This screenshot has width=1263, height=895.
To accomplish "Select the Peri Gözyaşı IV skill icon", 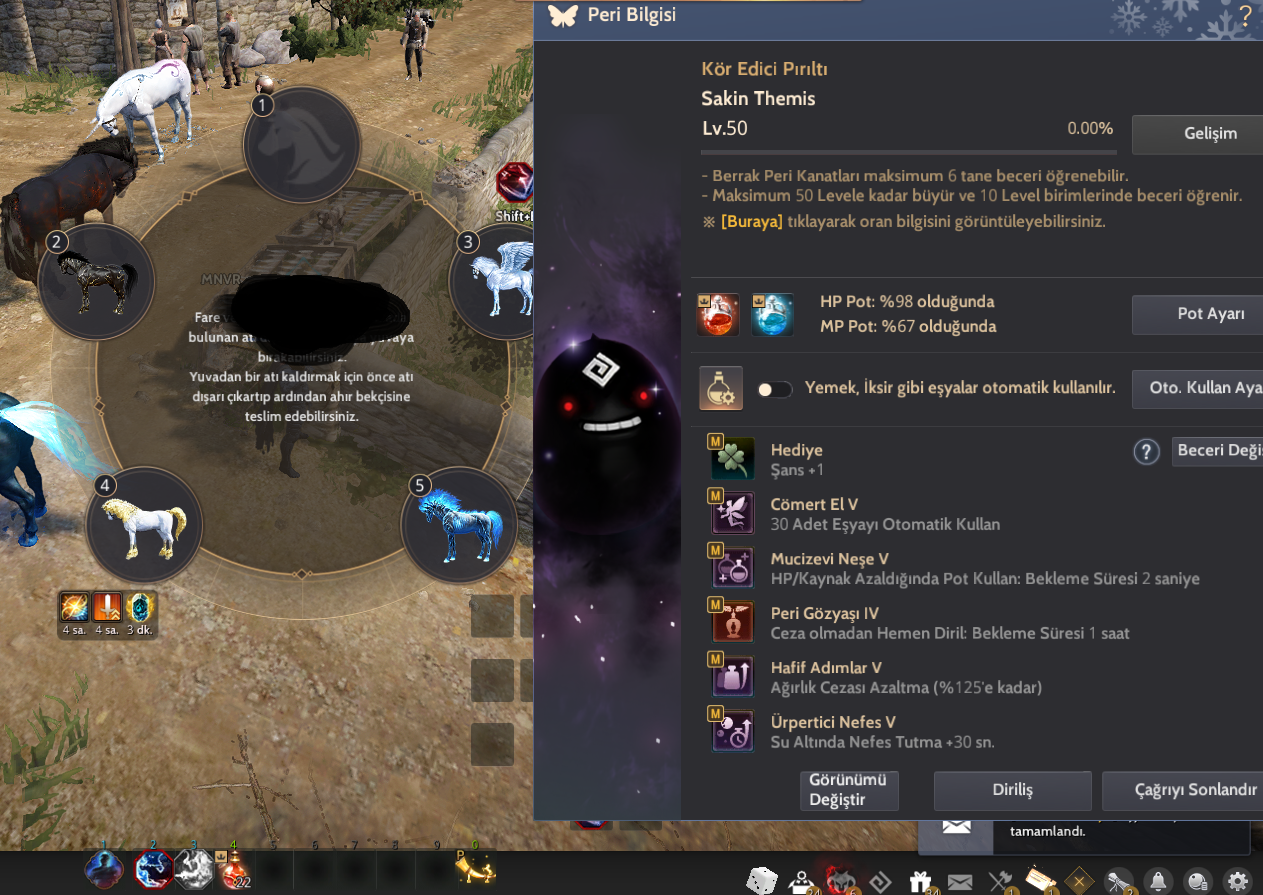I will pyautogui.click(x=732, y=622).
